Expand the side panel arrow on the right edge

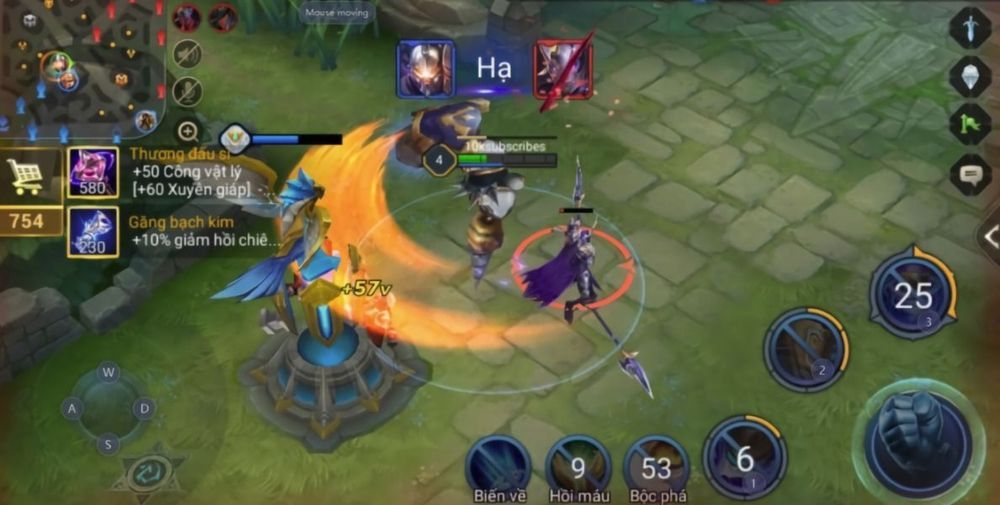click(x=989, y=237)
